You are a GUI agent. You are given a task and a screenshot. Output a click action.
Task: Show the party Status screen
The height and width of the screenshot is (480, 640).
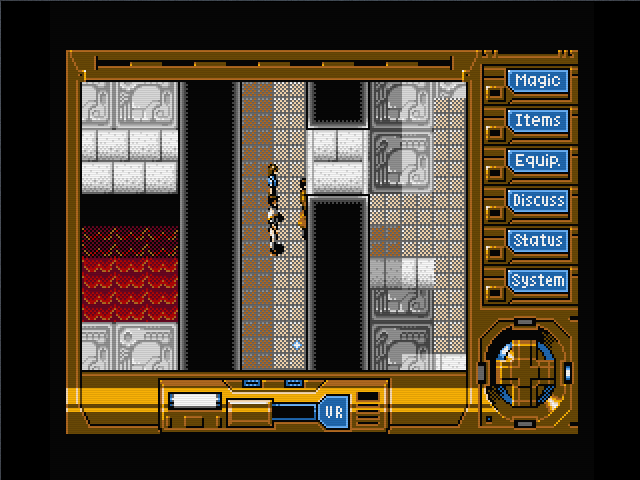pyautogui.click(x=538, y=241)
